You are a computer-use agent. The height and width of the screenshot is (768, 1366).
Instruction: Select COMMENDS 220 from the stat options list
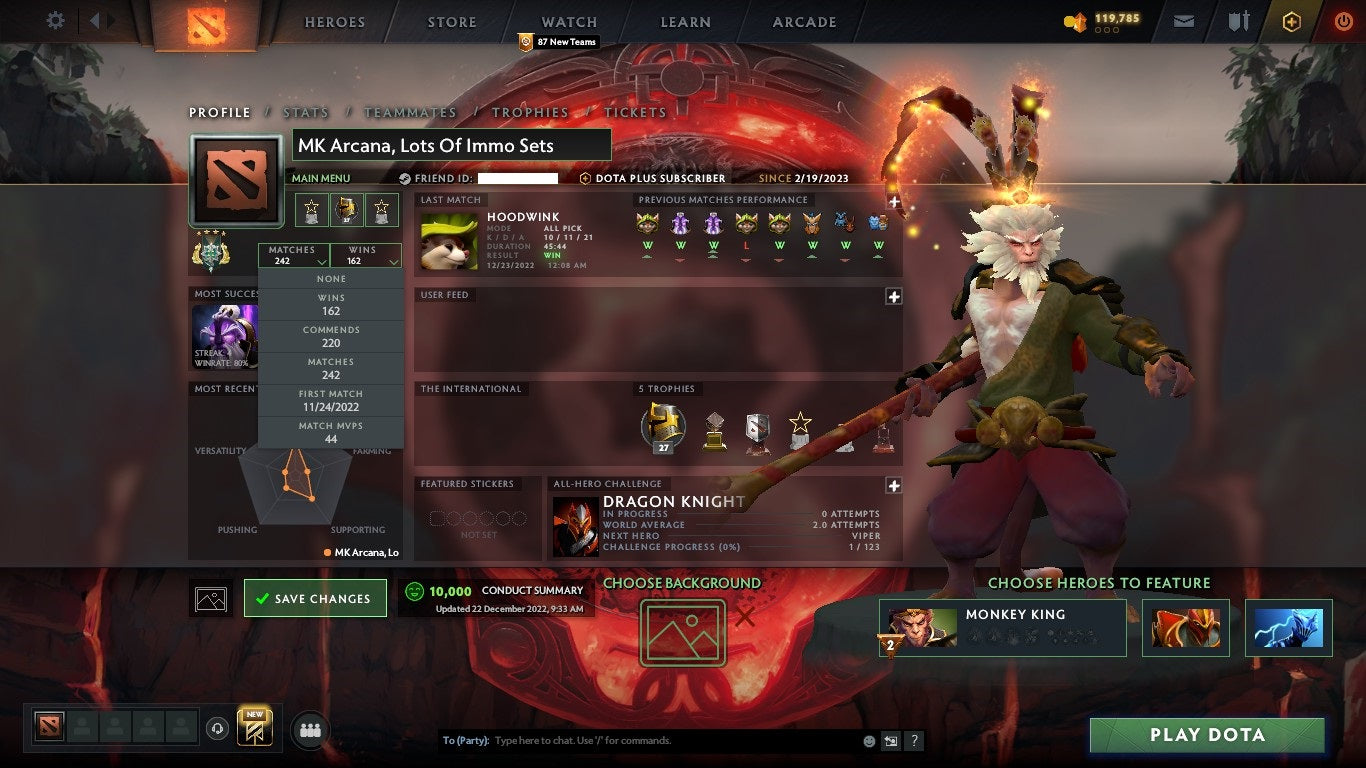tap(330, 336)
